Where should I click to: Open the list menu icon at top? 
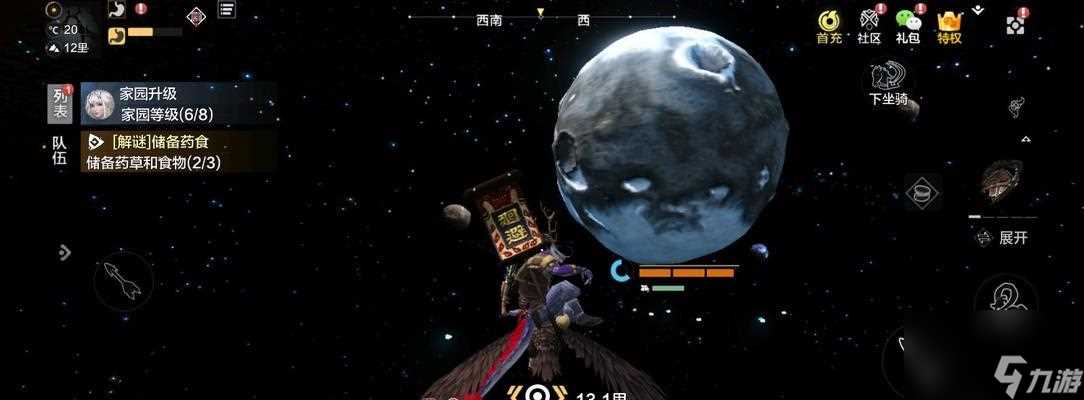227,11
